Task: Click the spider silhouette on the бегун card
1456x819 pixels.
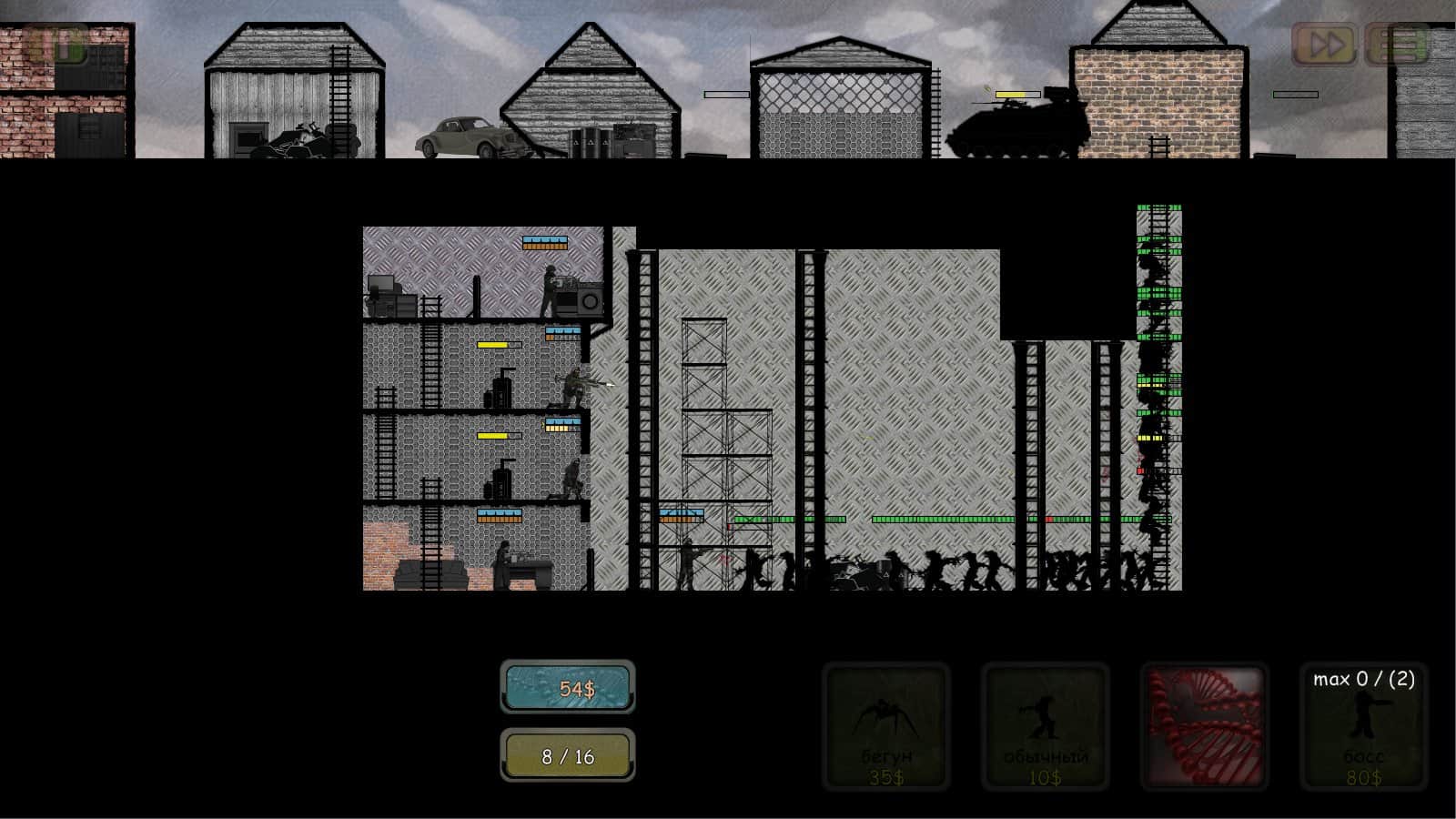Action: [x=885, y=714]
